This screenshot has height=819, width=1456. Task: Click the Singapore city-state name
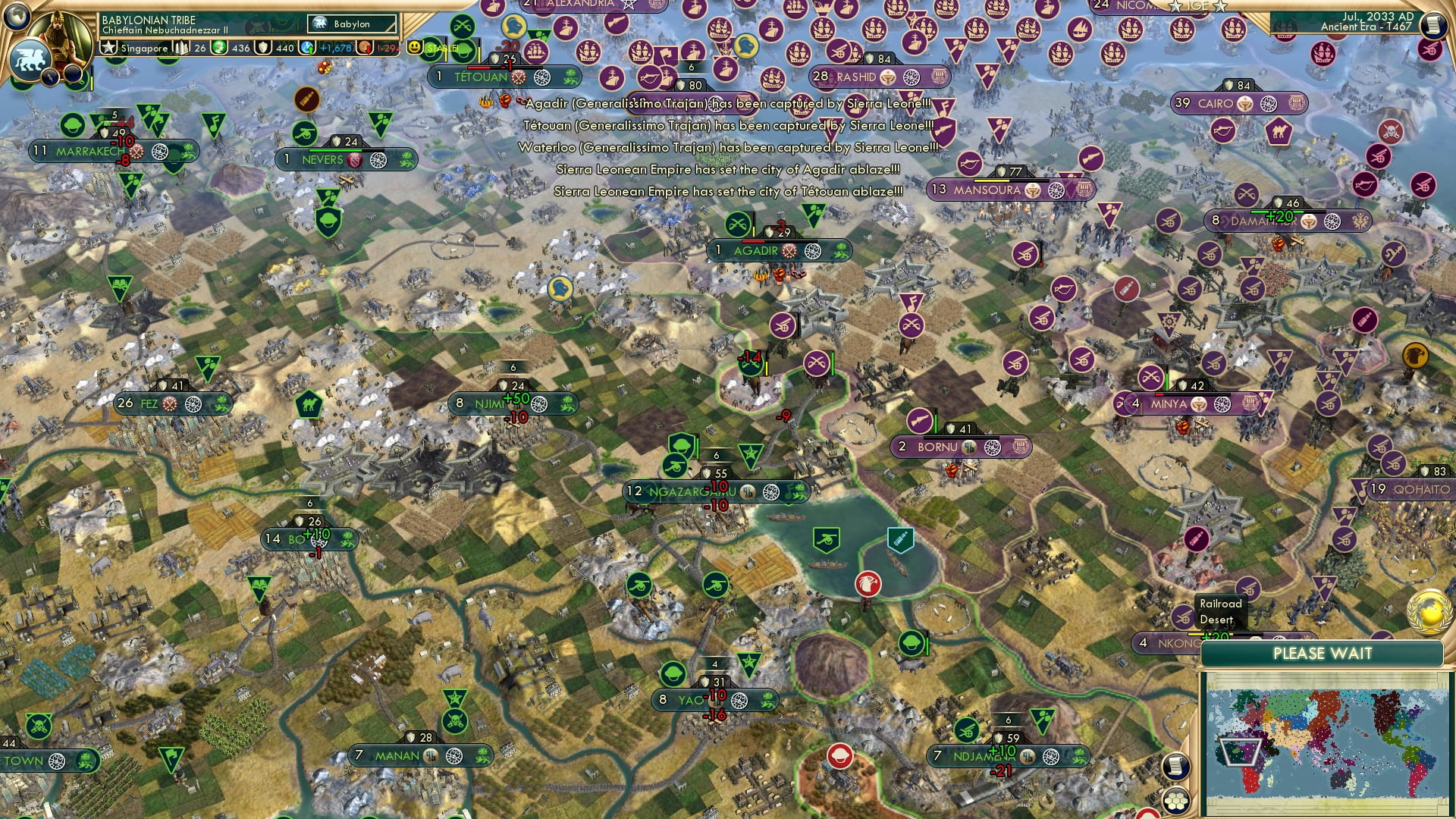click(x=144, y=48)
